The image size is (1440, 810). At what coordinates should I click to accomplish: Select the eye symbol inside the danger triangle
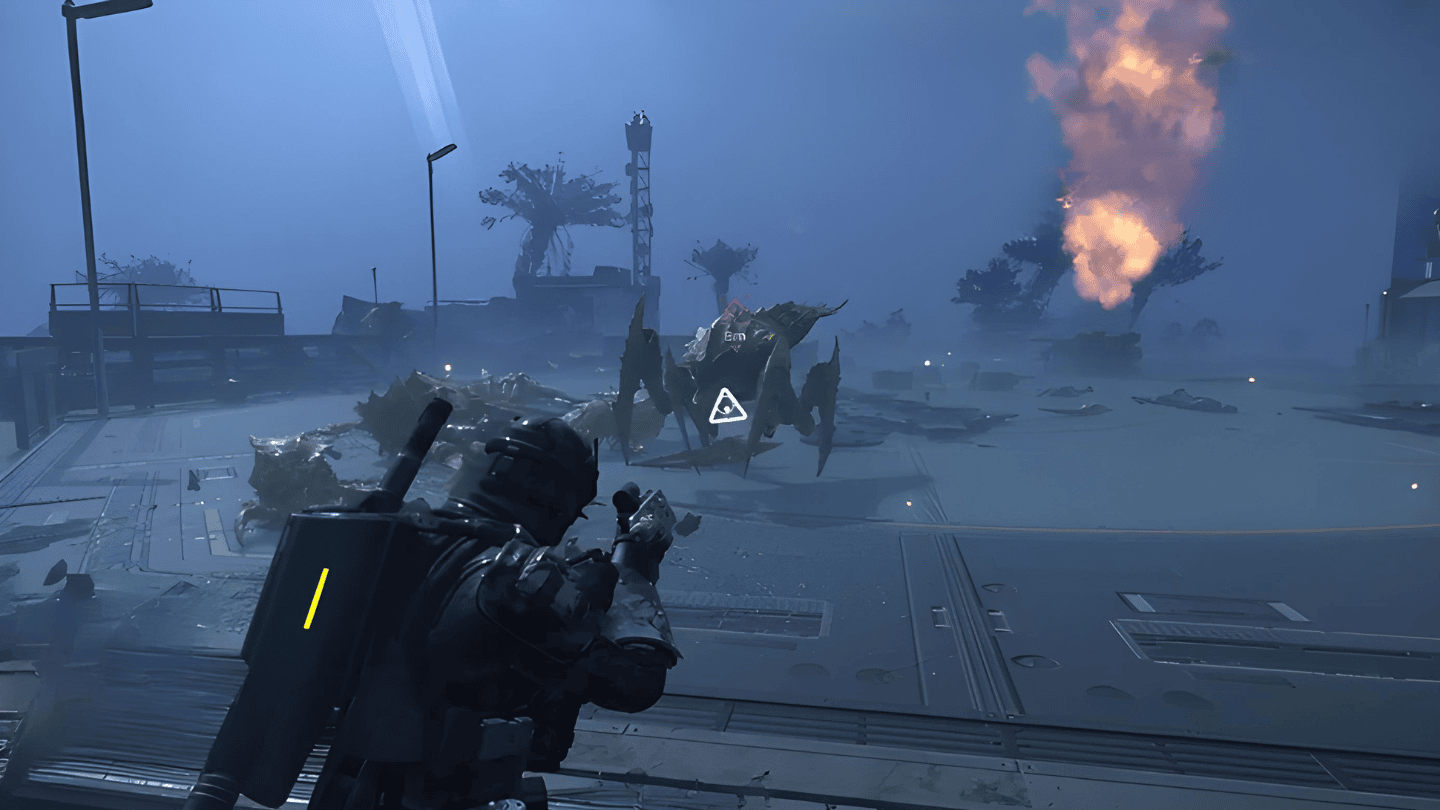pos(725,409)
